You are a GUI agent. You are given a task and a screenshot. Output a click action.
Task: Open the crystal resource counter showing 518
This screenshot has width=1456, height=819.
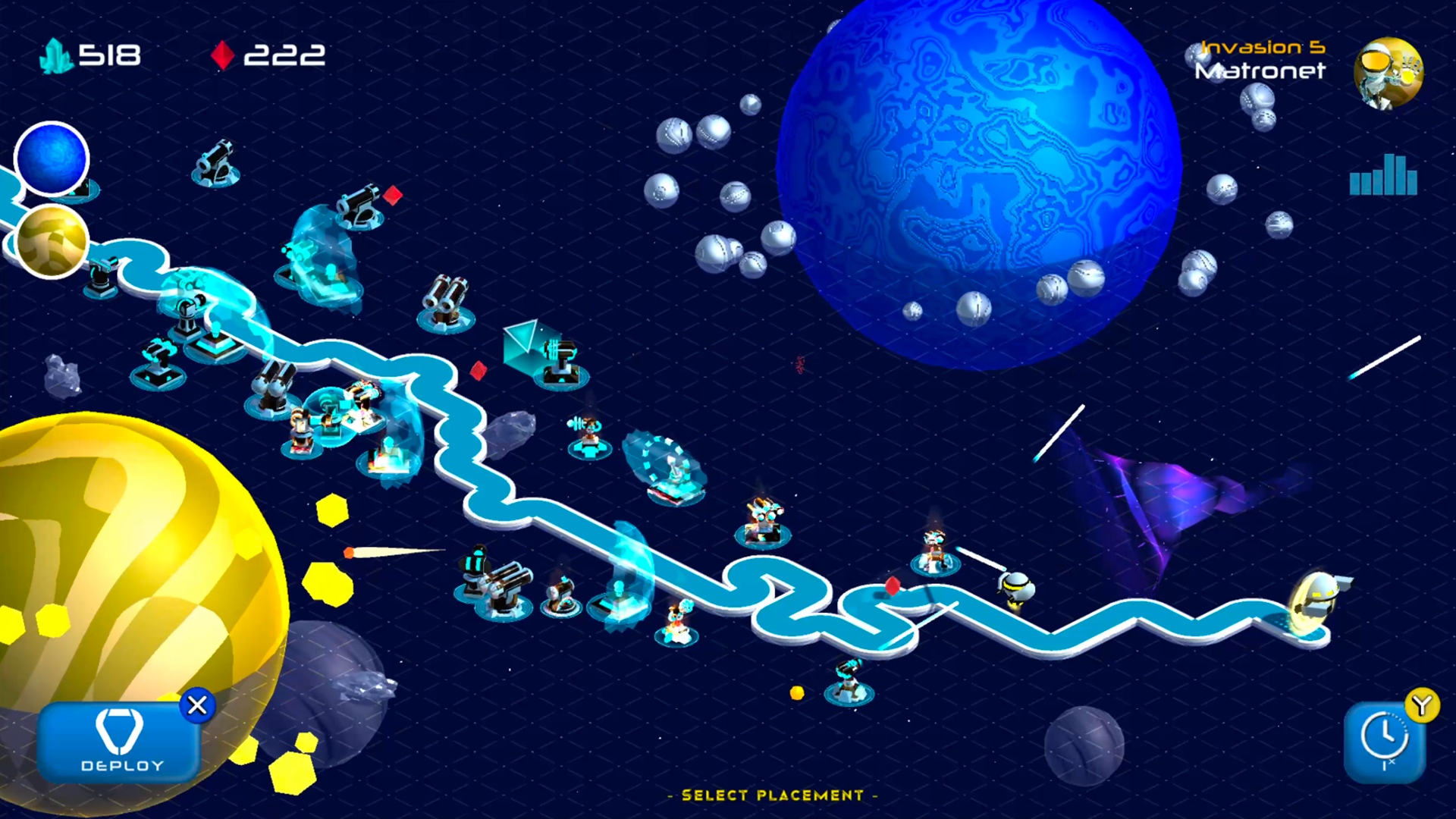(x=91, y=55)
